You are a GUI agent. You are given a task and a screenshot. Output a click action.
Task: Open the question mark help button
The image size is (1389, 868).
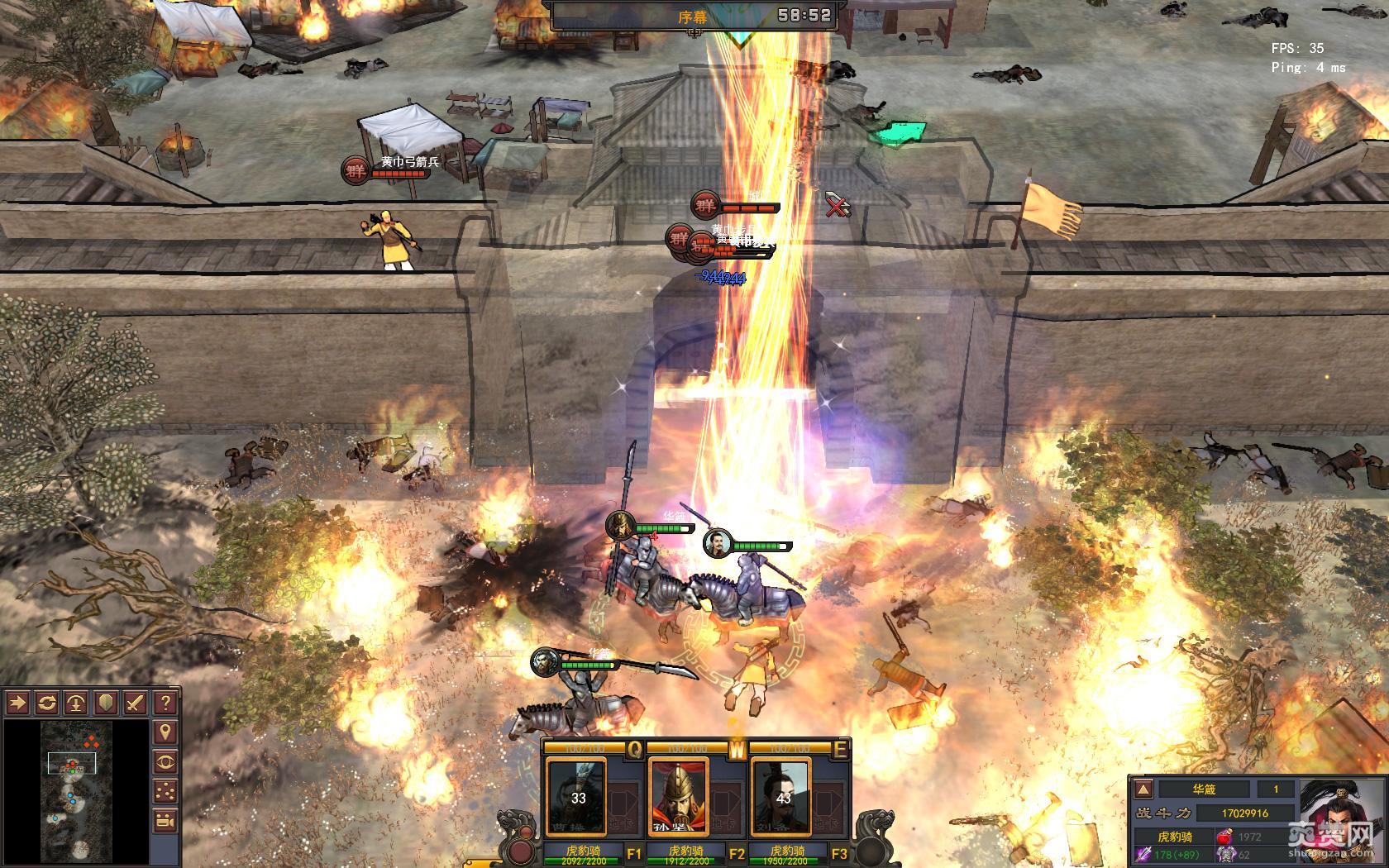pos(165,703)
